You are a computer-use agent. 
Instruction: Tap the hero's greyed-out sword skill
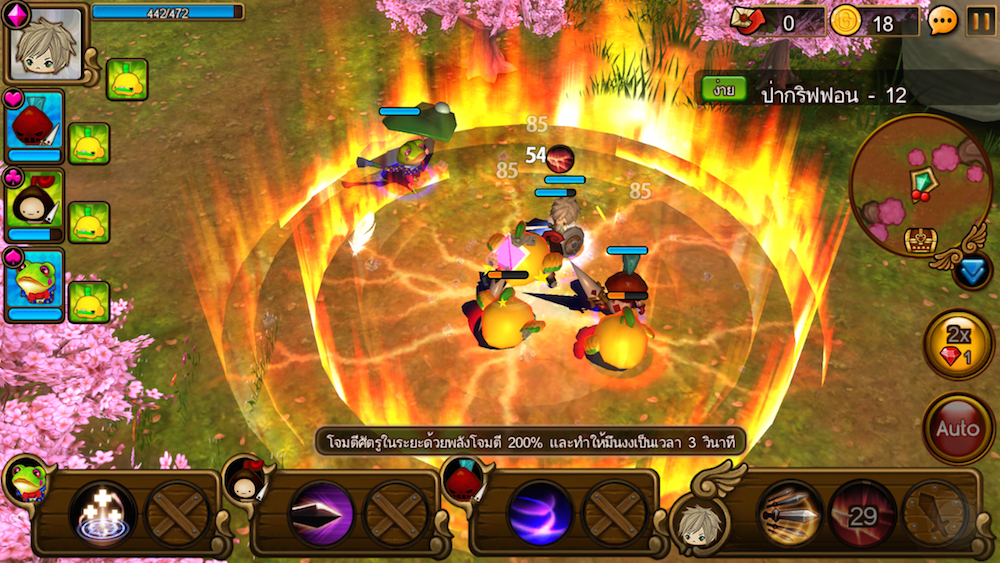pos(934,514)
